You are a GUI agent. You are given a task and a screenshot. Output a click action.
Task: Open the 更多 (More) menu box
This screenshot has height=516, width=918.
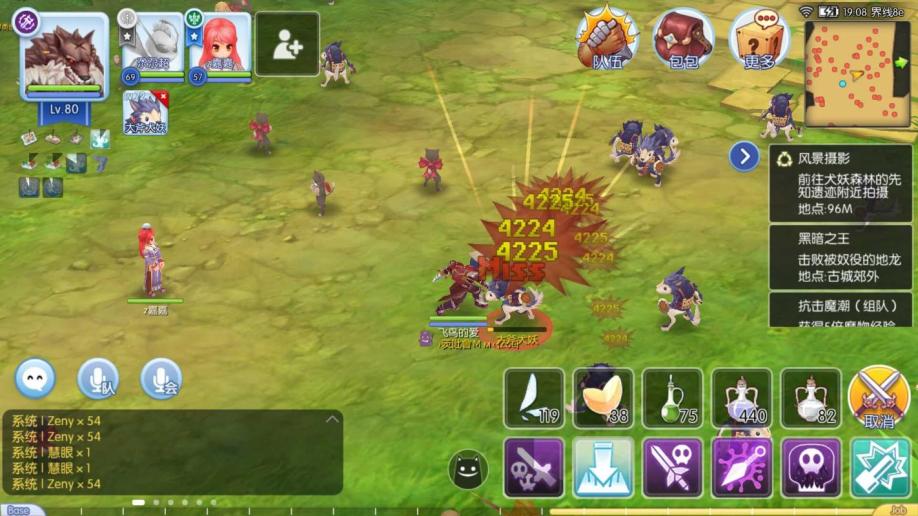click(759, 38)
